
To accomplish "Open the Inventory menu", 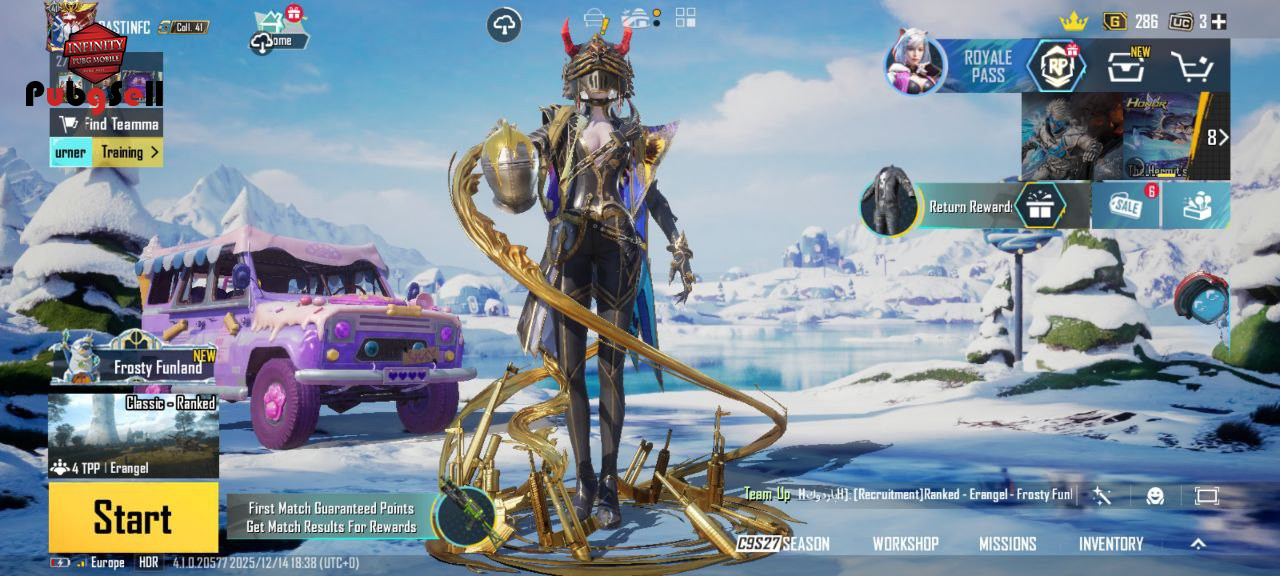I will (x=1110, y=544).
